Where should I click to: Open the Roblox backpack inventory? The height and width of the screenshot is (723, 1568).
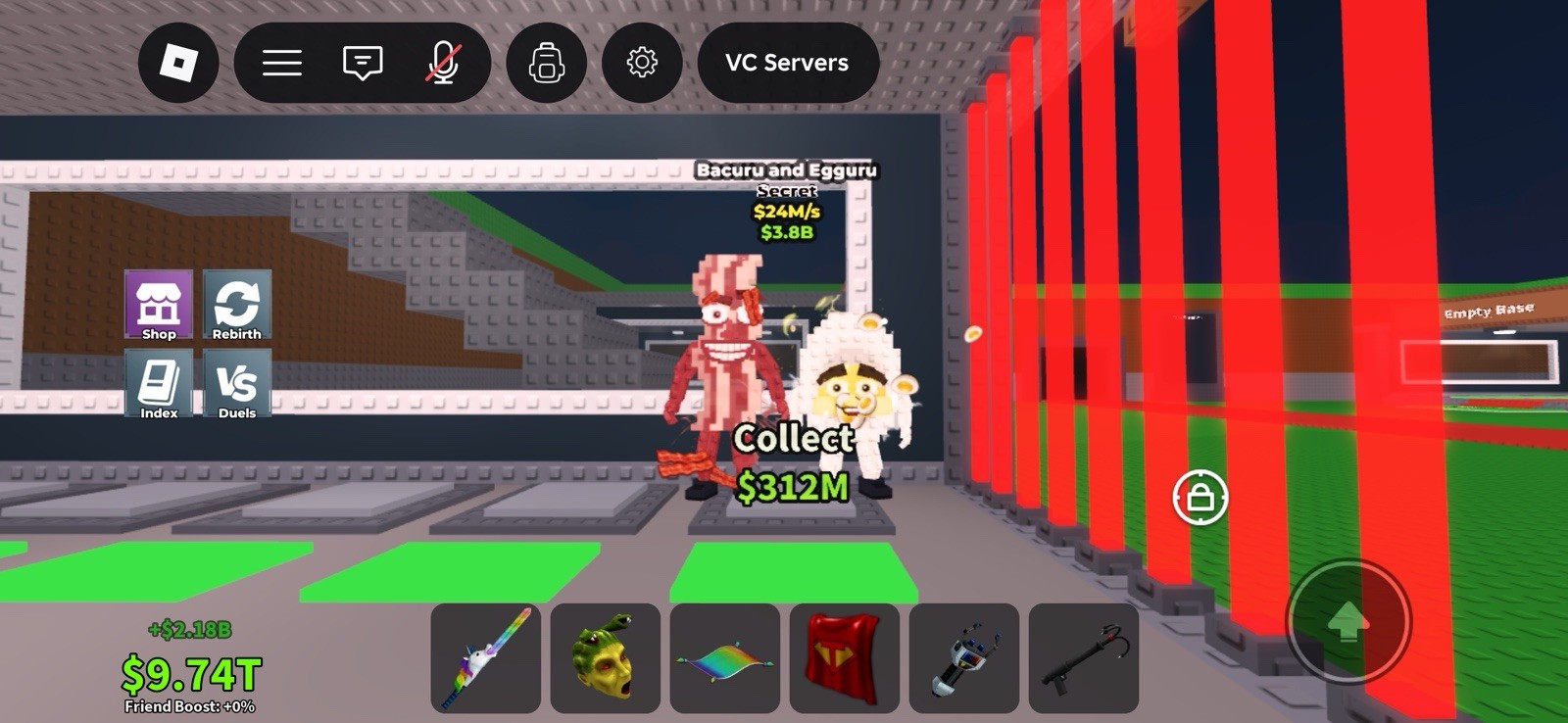point(547,62)
